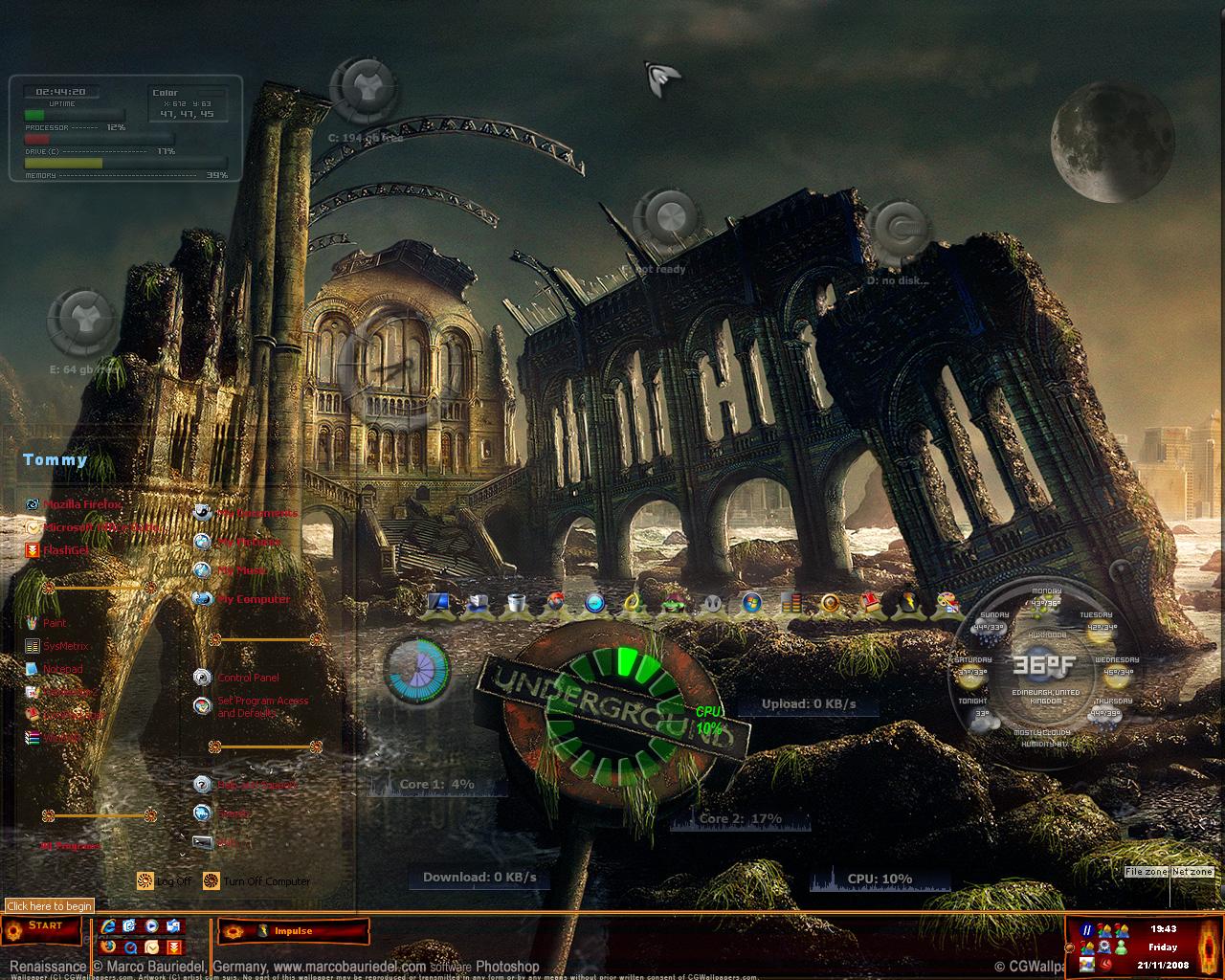The image size is (1225, 980).
Task: Open Notepad from the start menu
Action: point(62,669)
